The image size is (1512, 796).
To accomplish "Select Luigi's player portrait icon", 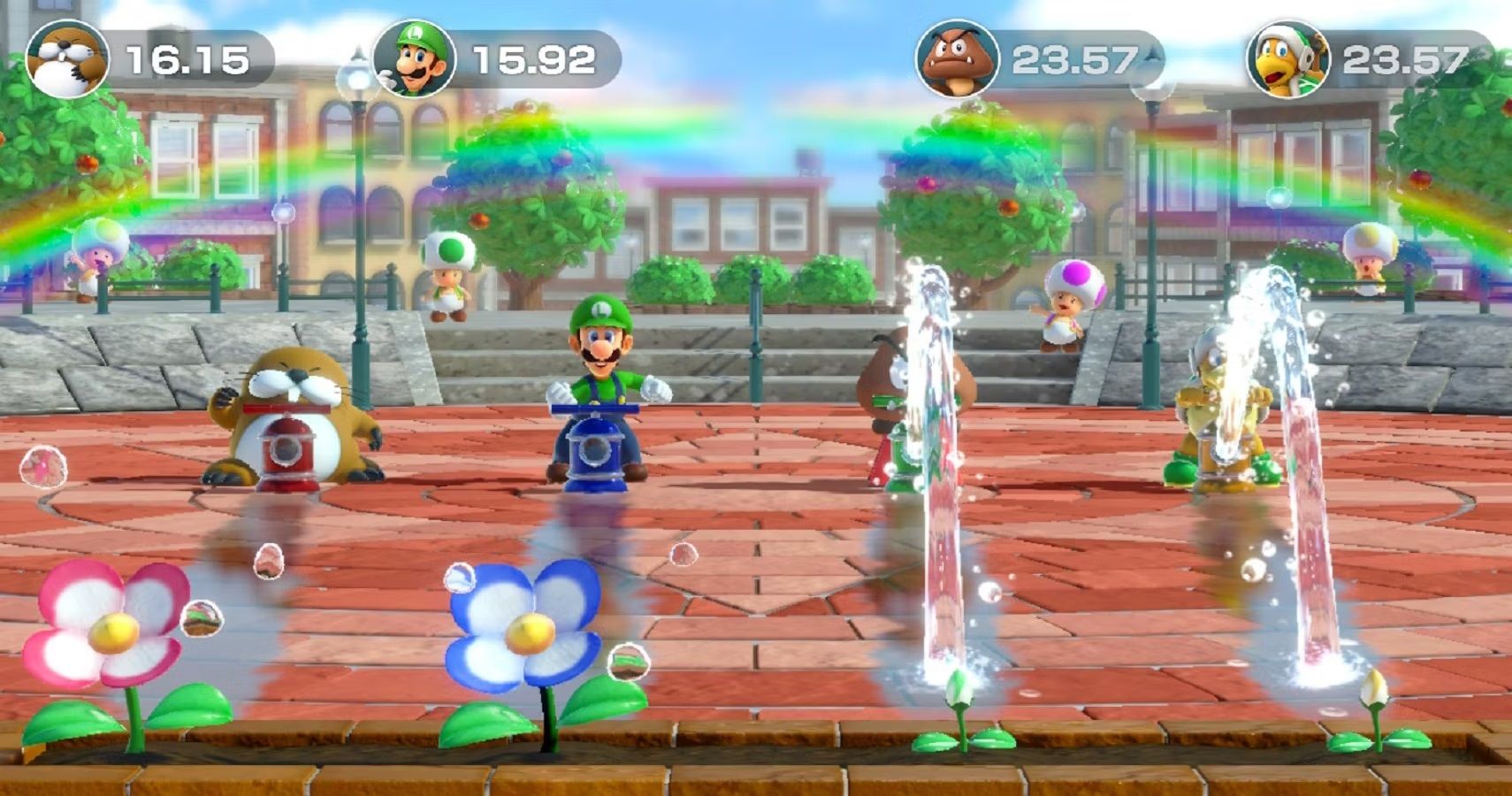I will [x=414, y=59].
